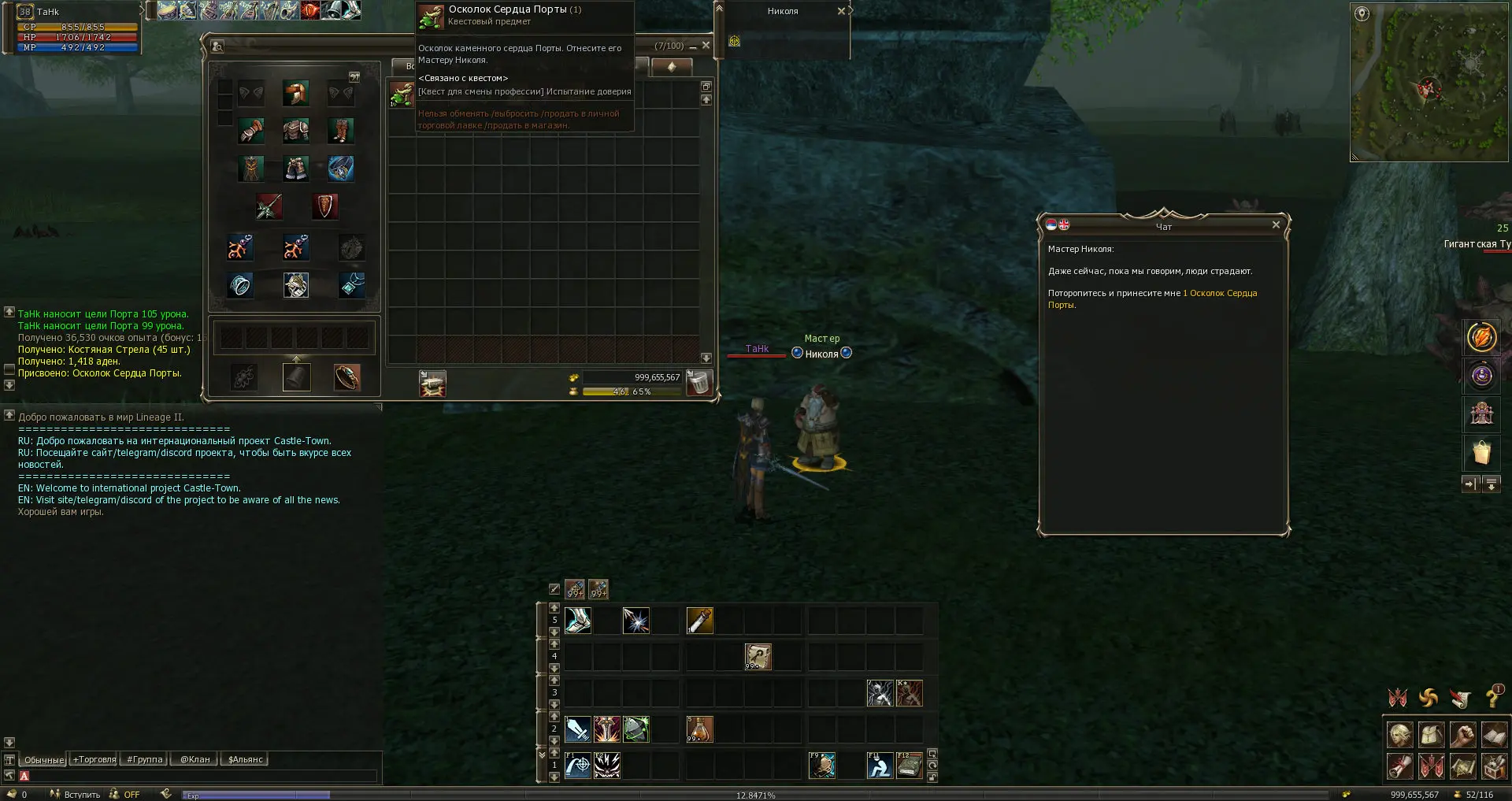The width and height of the screenshot is (1512, 801).
Task: Select the equipped shield slot
Action: pyautogui.click(x=324, y=206)
